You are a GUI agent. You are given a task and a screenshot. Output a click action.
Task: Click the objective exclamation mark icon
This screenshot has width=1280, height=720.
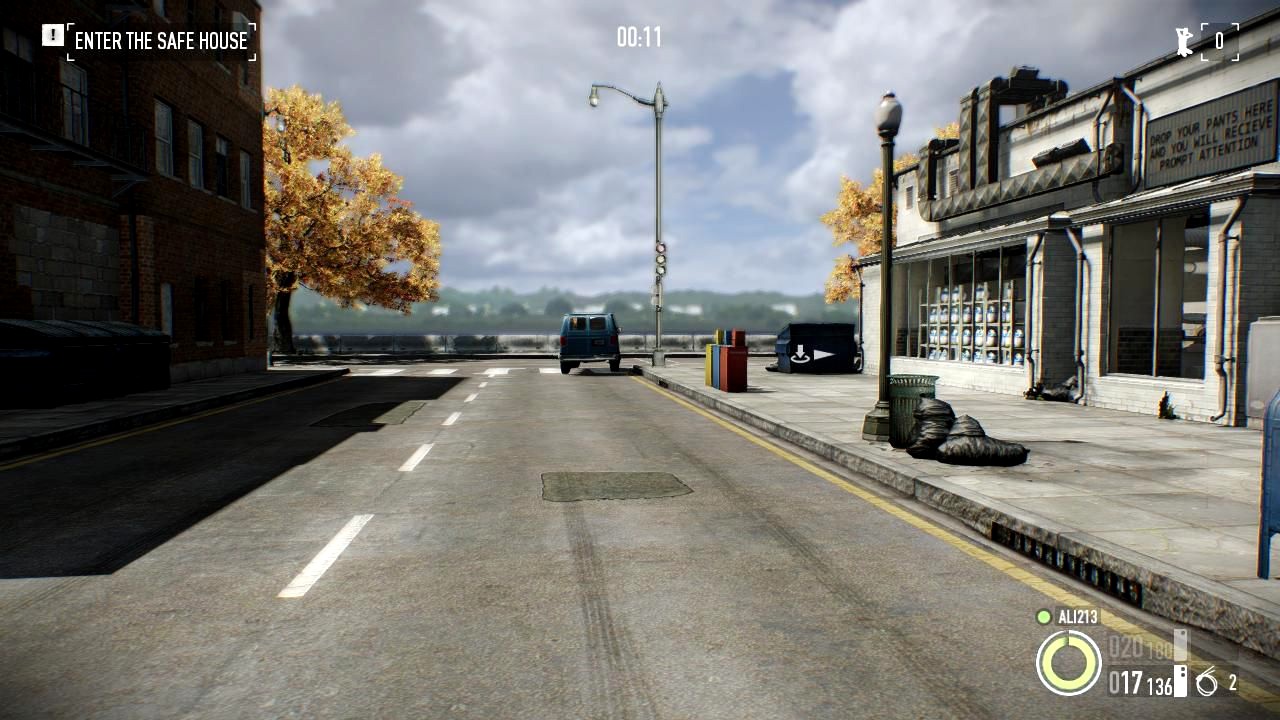coord(52,36)
